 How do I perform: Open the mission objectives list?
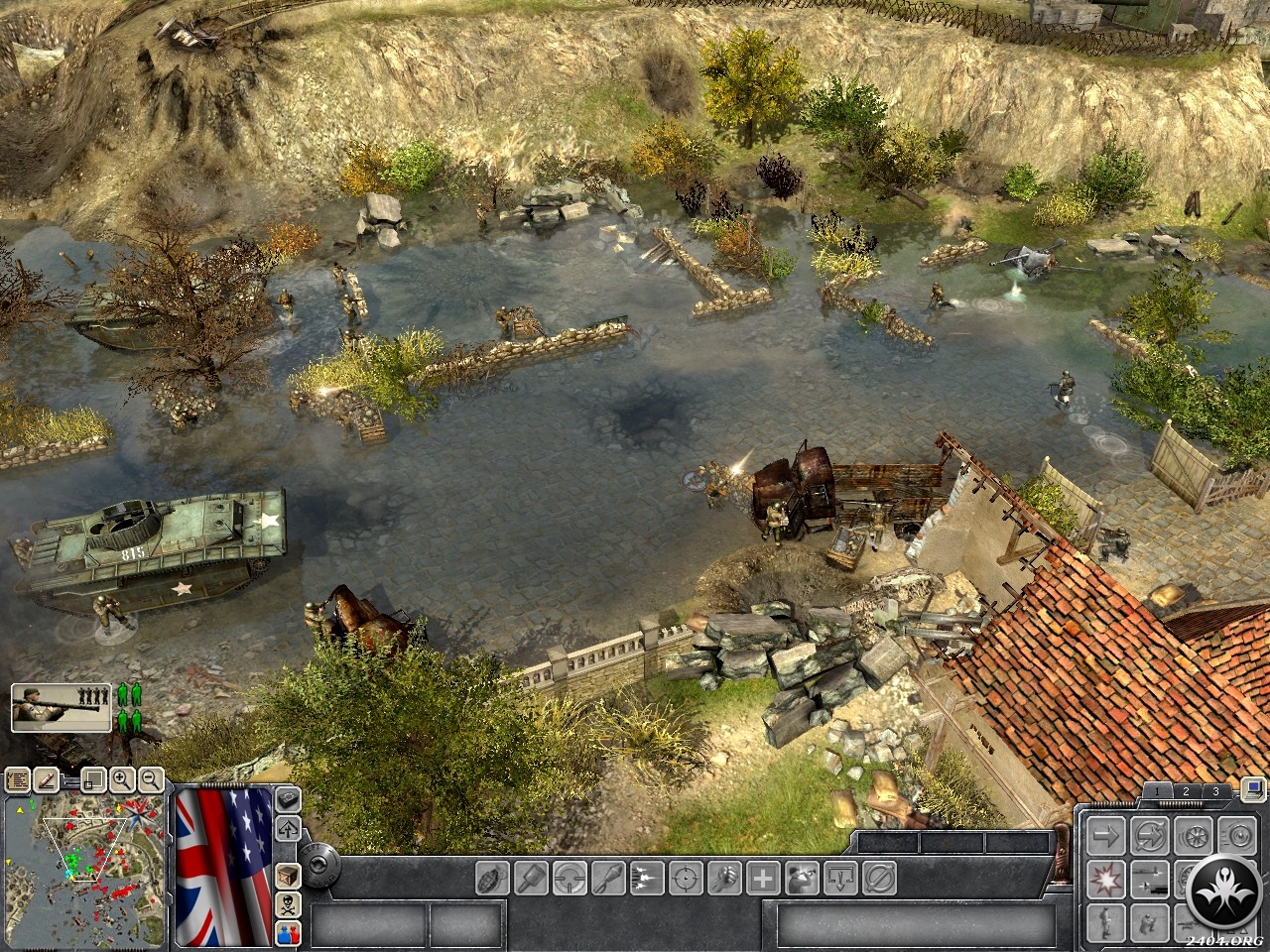click(x=17, y=780)
